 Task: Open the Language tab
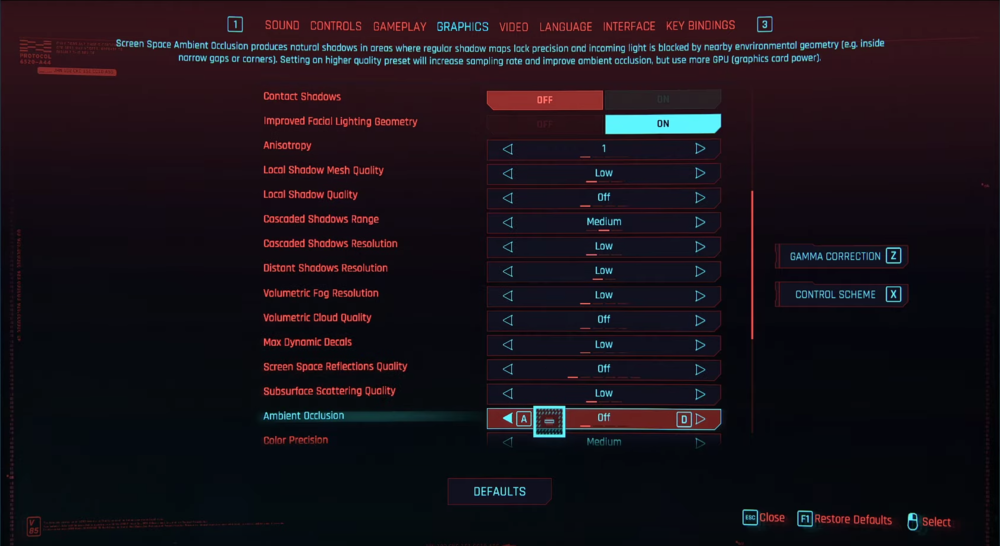click(566, 26)
